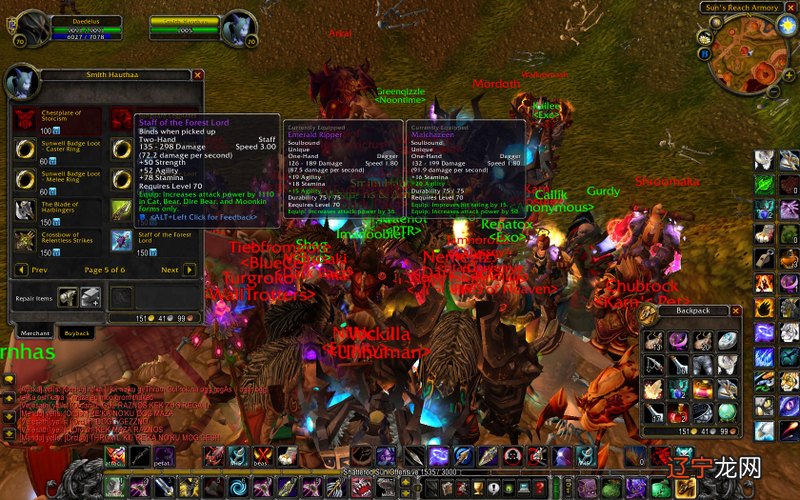Buy the Chestplate of Stoicism

[24, 118]
